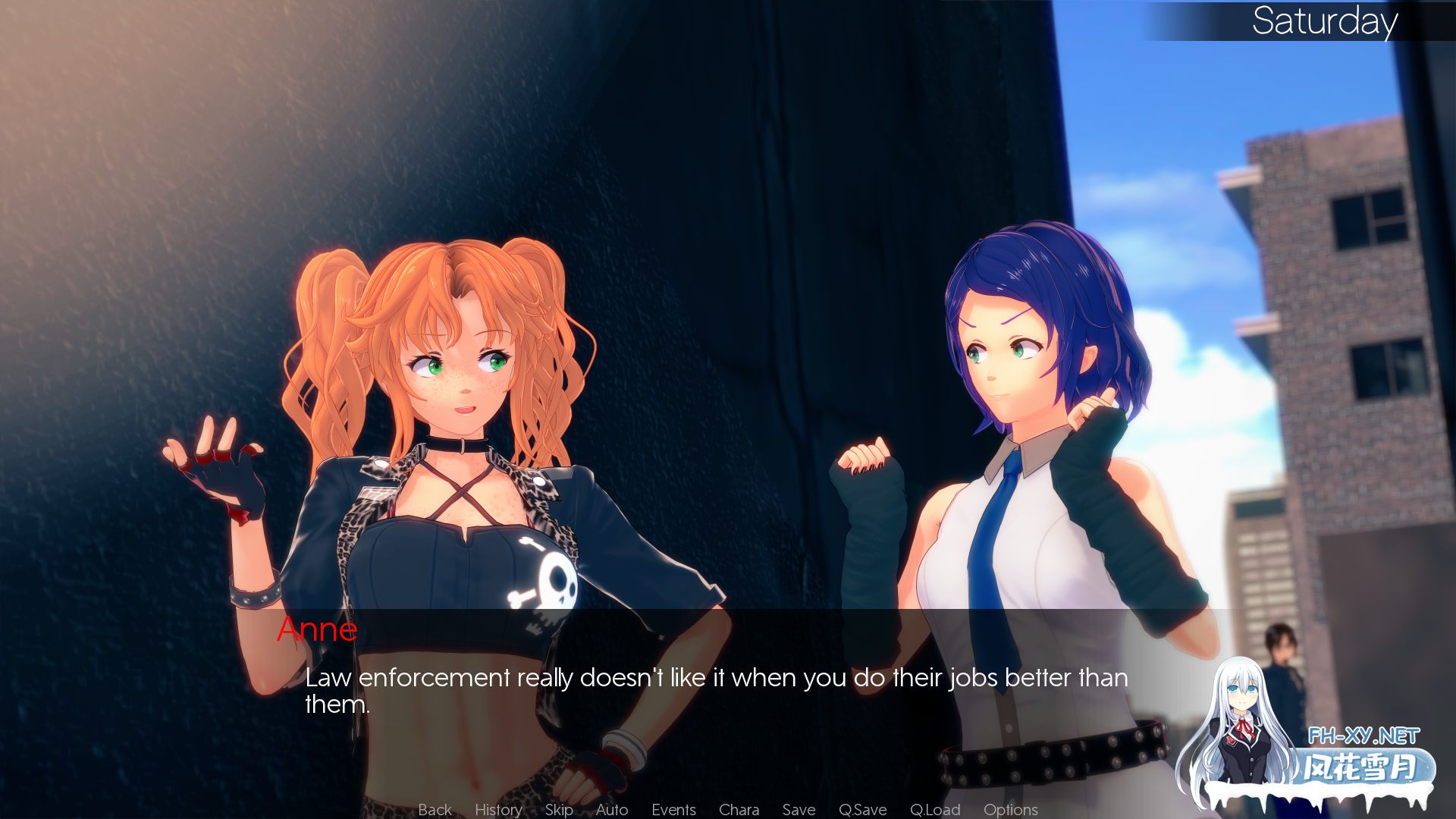Click Back to rewind dialogue
The width and height of the screenshot is (1456, 819).
tap(434, 809)
